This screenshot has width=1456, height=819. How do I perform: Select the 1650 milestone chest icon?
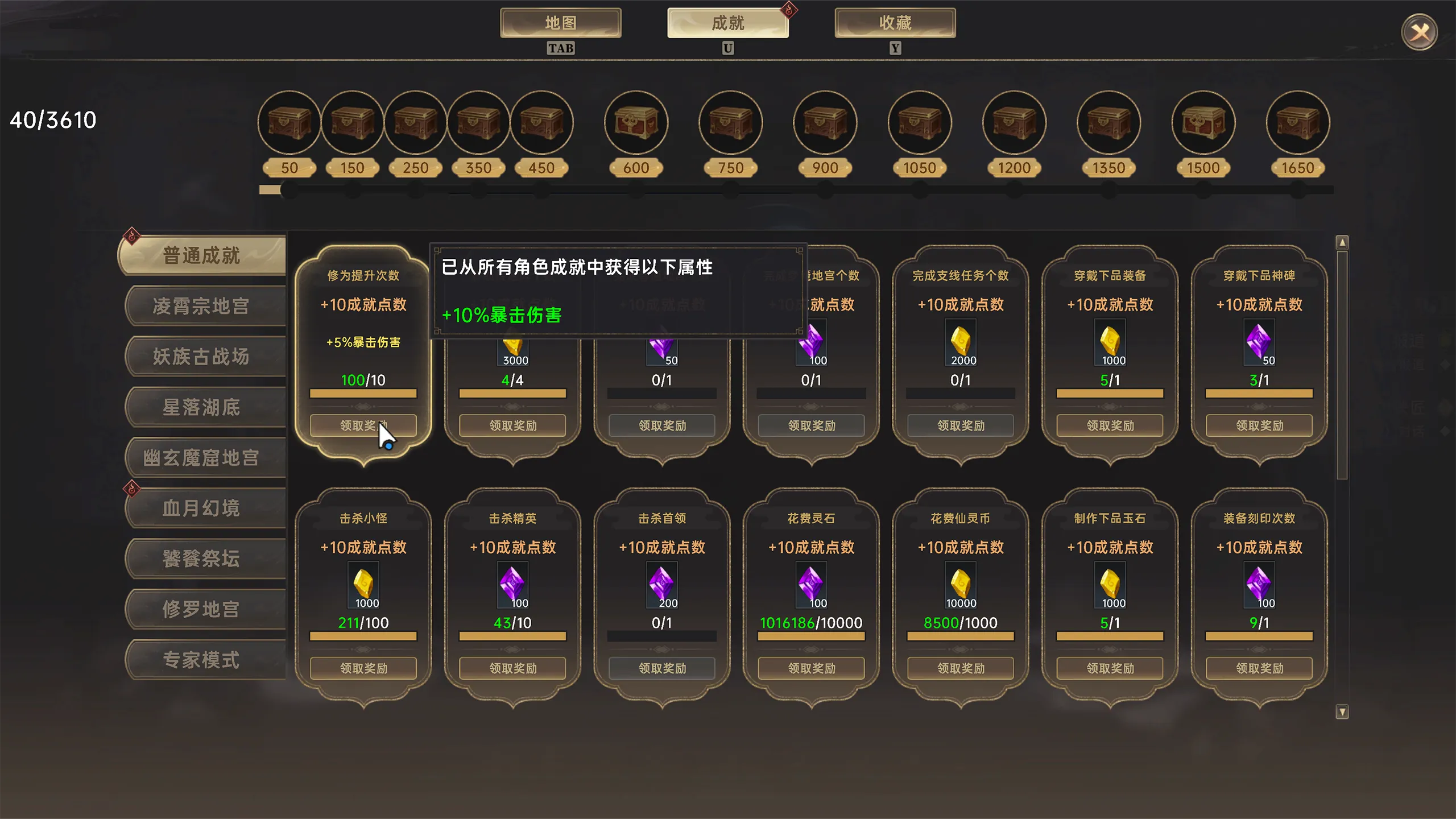click(x=1298, y=122)
